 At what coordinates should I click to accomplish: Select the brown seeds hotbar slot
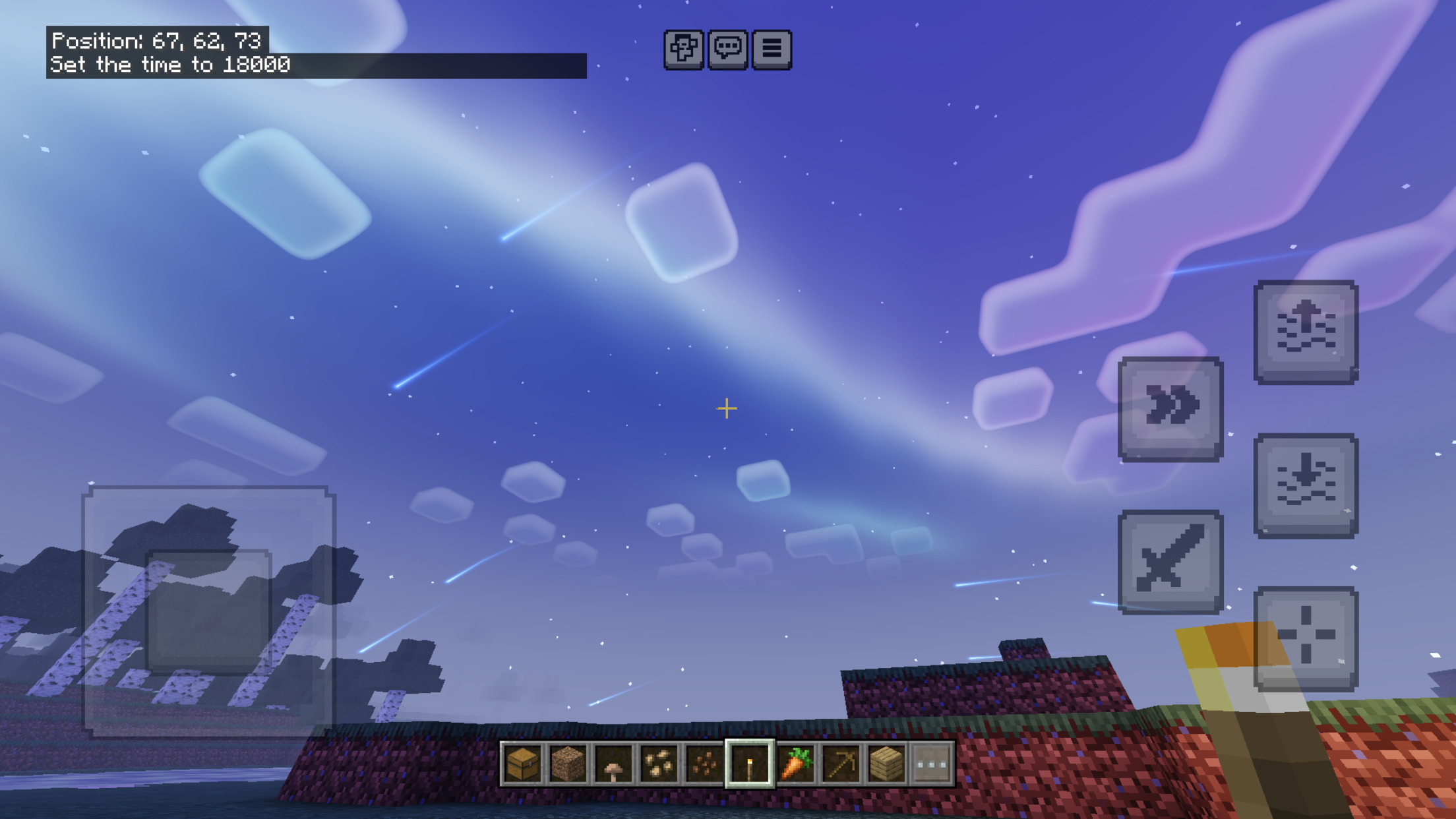click(704, 764)
